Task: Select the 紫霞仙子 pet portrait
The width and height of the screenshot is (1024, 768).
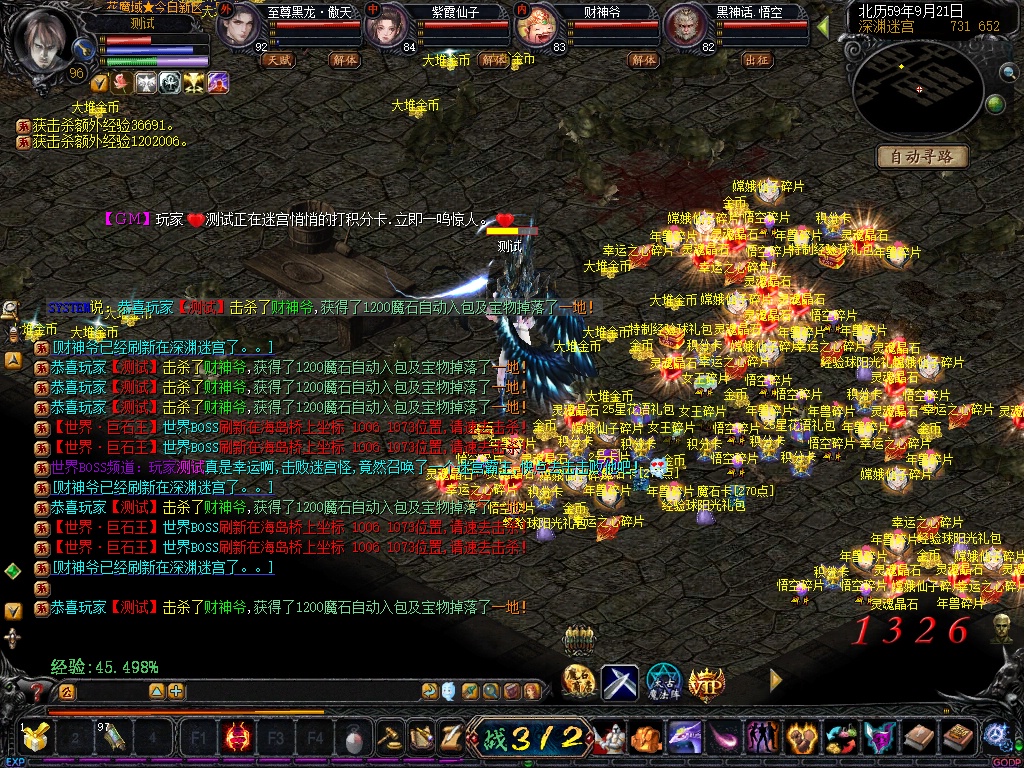Action: [x=383, y=27]
